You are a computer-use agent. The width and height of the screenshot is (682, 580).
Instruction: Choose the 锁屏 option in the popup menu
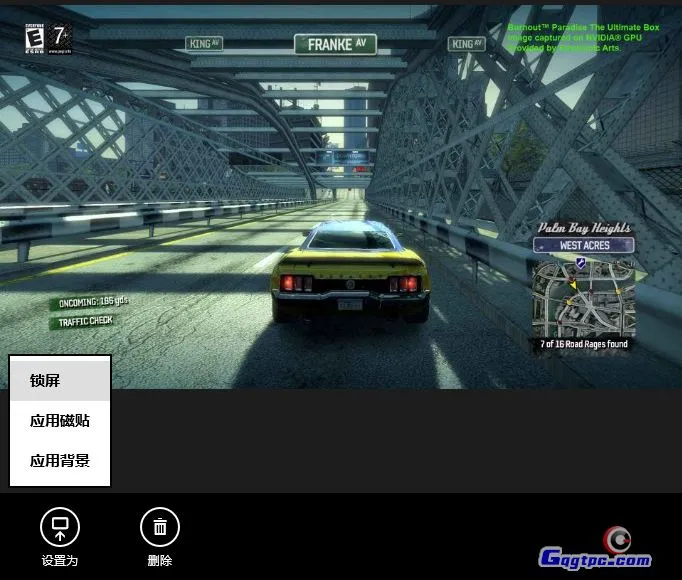[59, 380]
